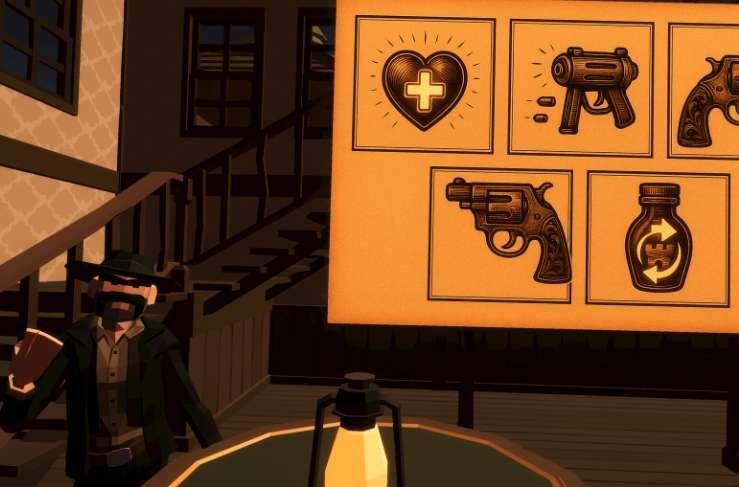The height and width of the screenshot is (487, 739).
Task: Select the heart with plus health card
Action: point(424,85)
